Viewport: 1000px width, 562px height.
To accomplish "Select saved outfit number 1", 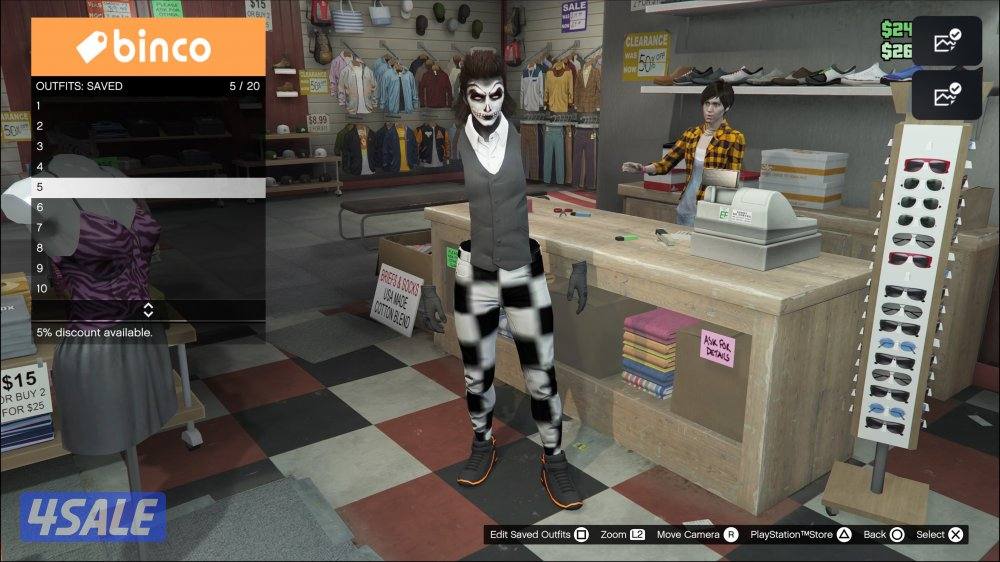I will coord(148,105).
